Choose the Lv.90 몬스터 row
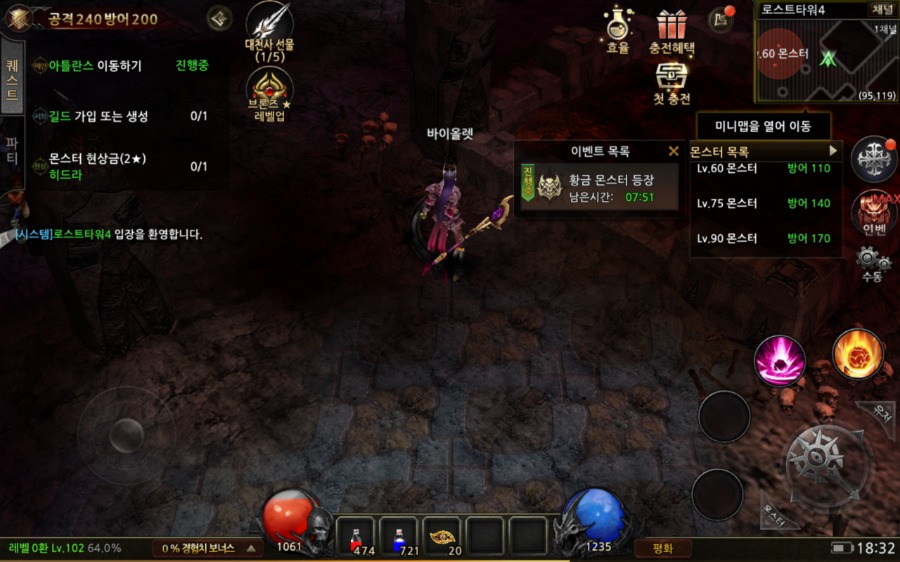Viewport: 900px width, 562px height. pos(765,239)
